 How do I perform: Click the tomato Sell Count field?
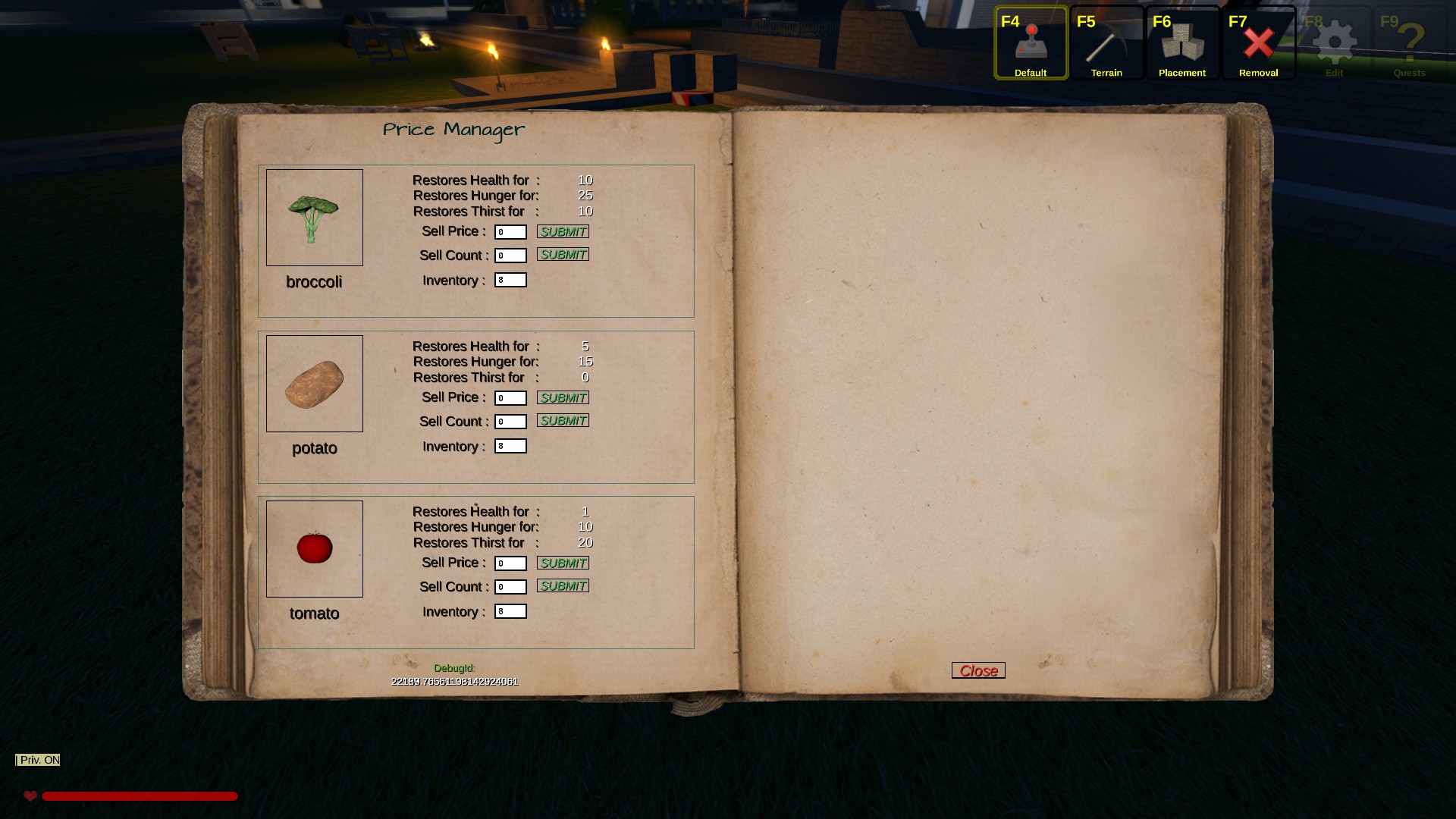click(510, 587)
